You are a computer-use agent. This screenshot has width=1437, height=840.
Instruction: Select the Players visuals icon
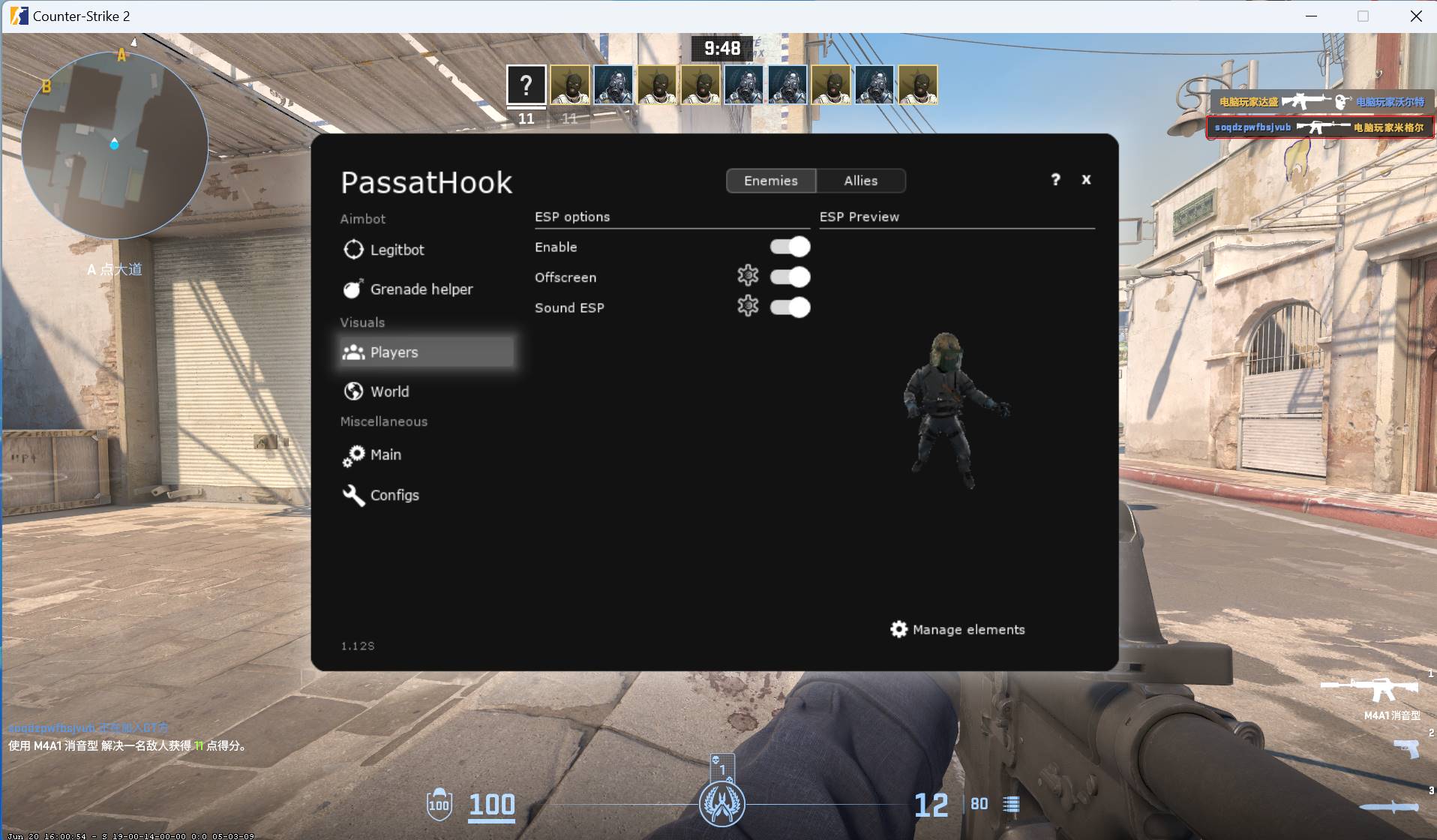[x=352, y=352]
